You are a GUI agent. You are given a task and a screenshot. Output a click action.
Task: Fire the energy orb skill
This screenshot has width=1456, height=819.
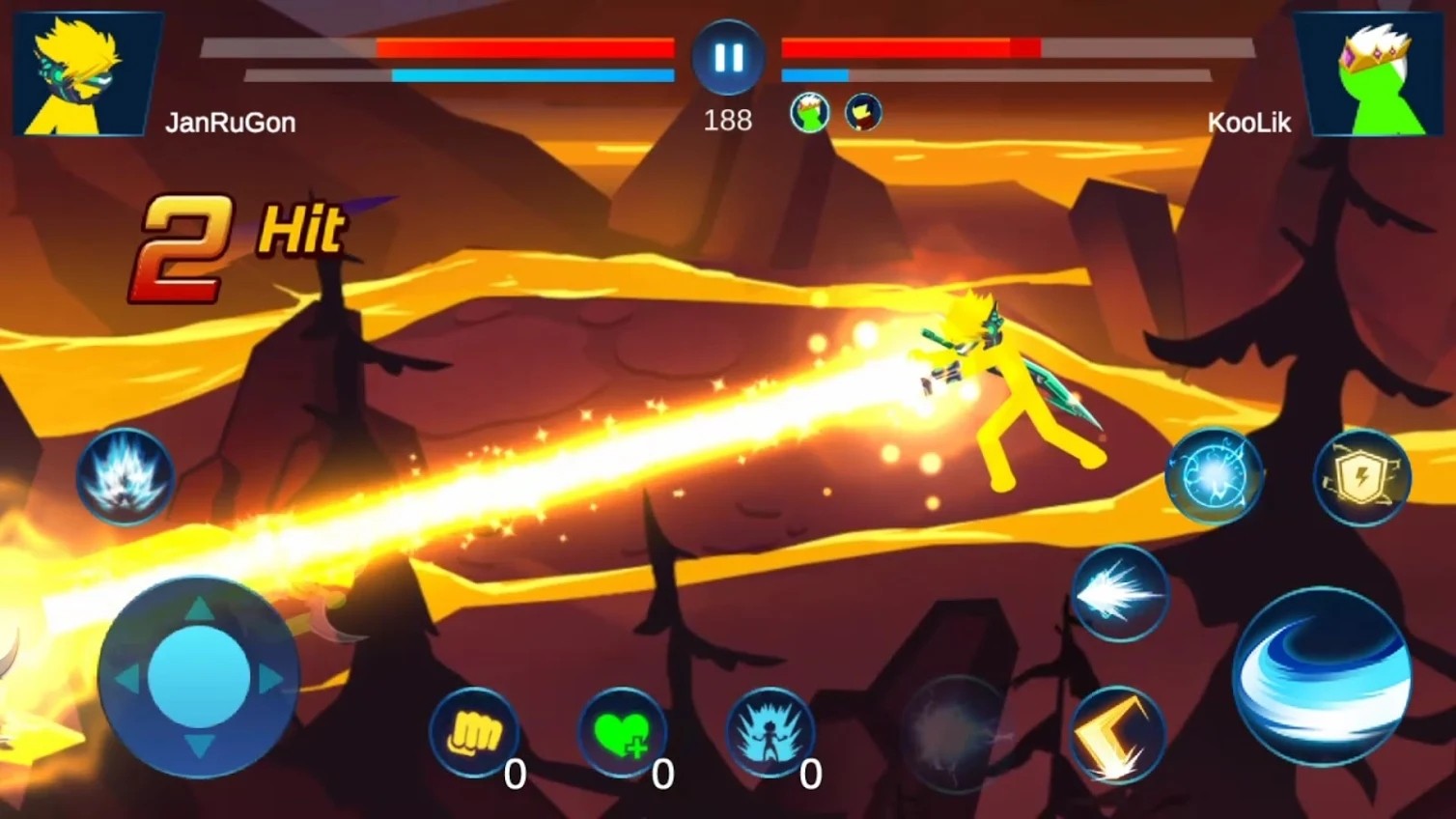click(1214, 476)
